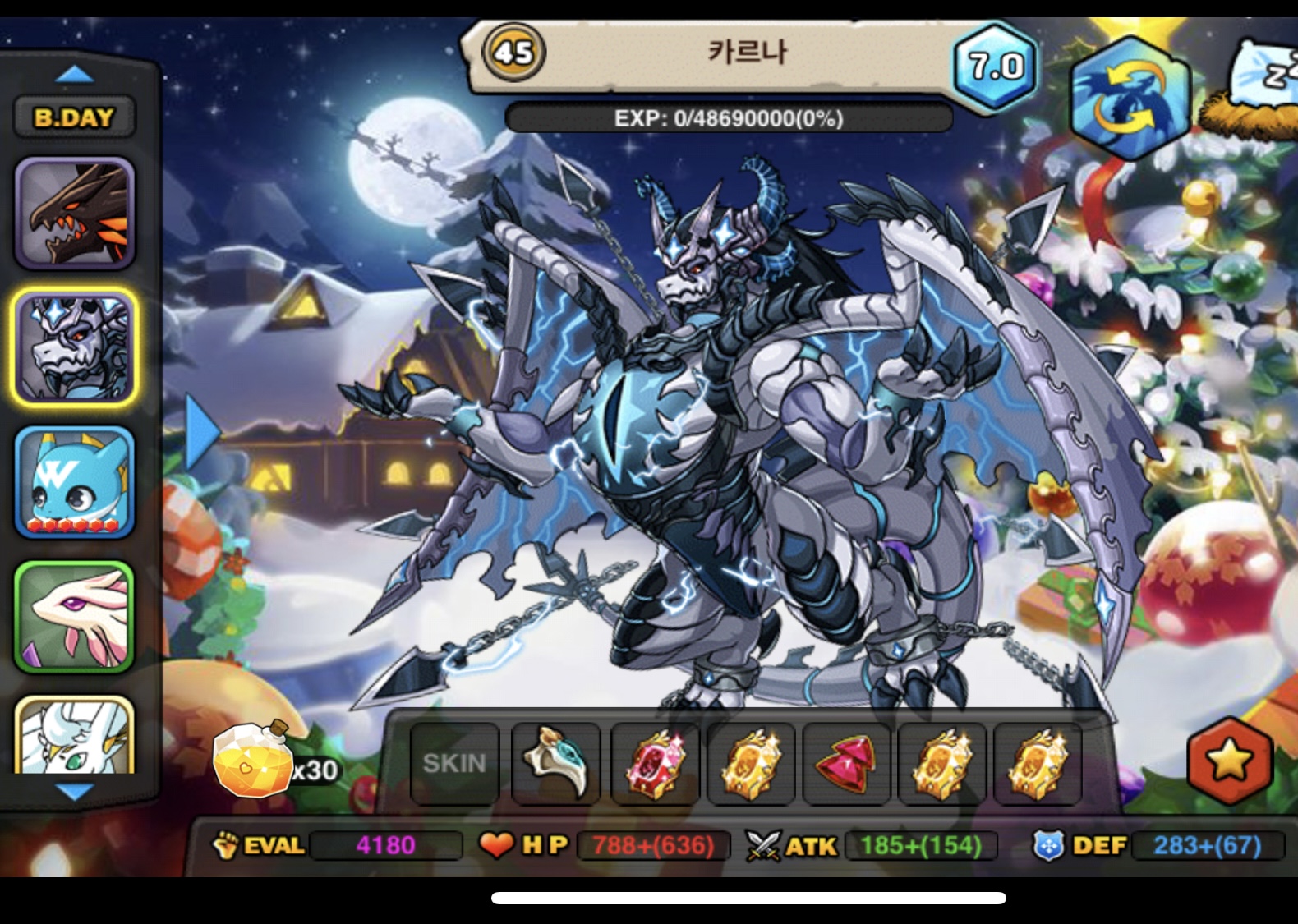The height and width of the screenshot is (924, 1298).
Task: Use the yellow heart potion
Action: (253, 761)
